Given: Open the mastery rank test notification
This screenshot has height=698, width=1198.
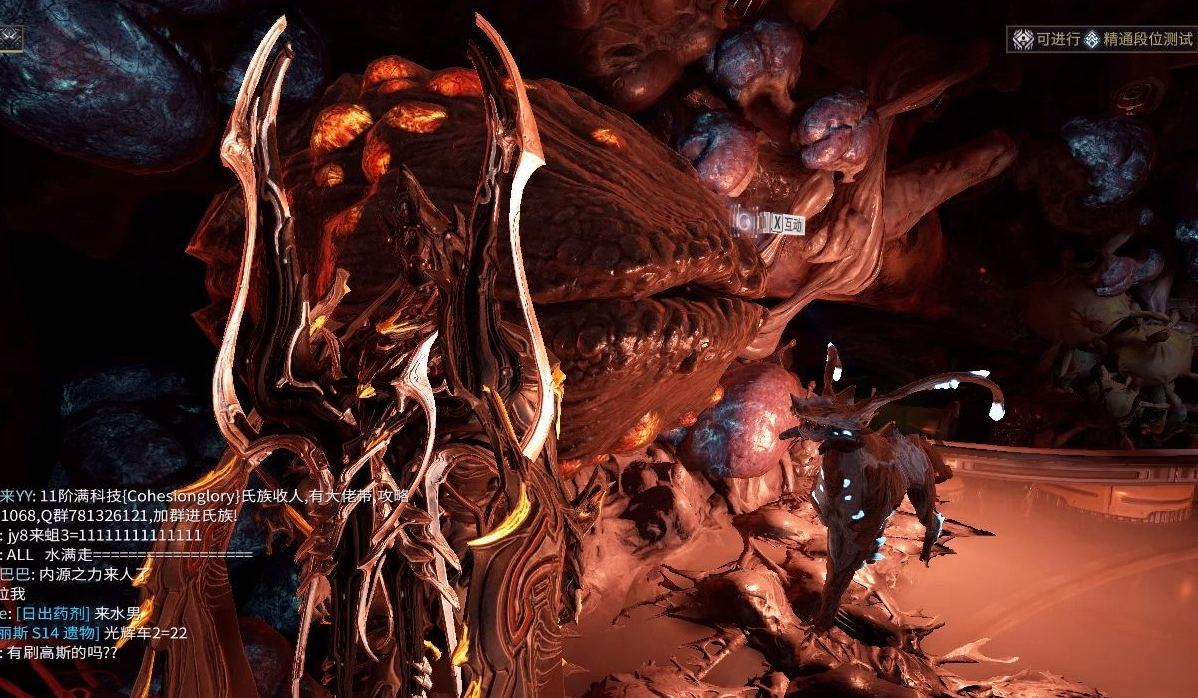Looking at the screenshot, I should tap(1102, 40).
